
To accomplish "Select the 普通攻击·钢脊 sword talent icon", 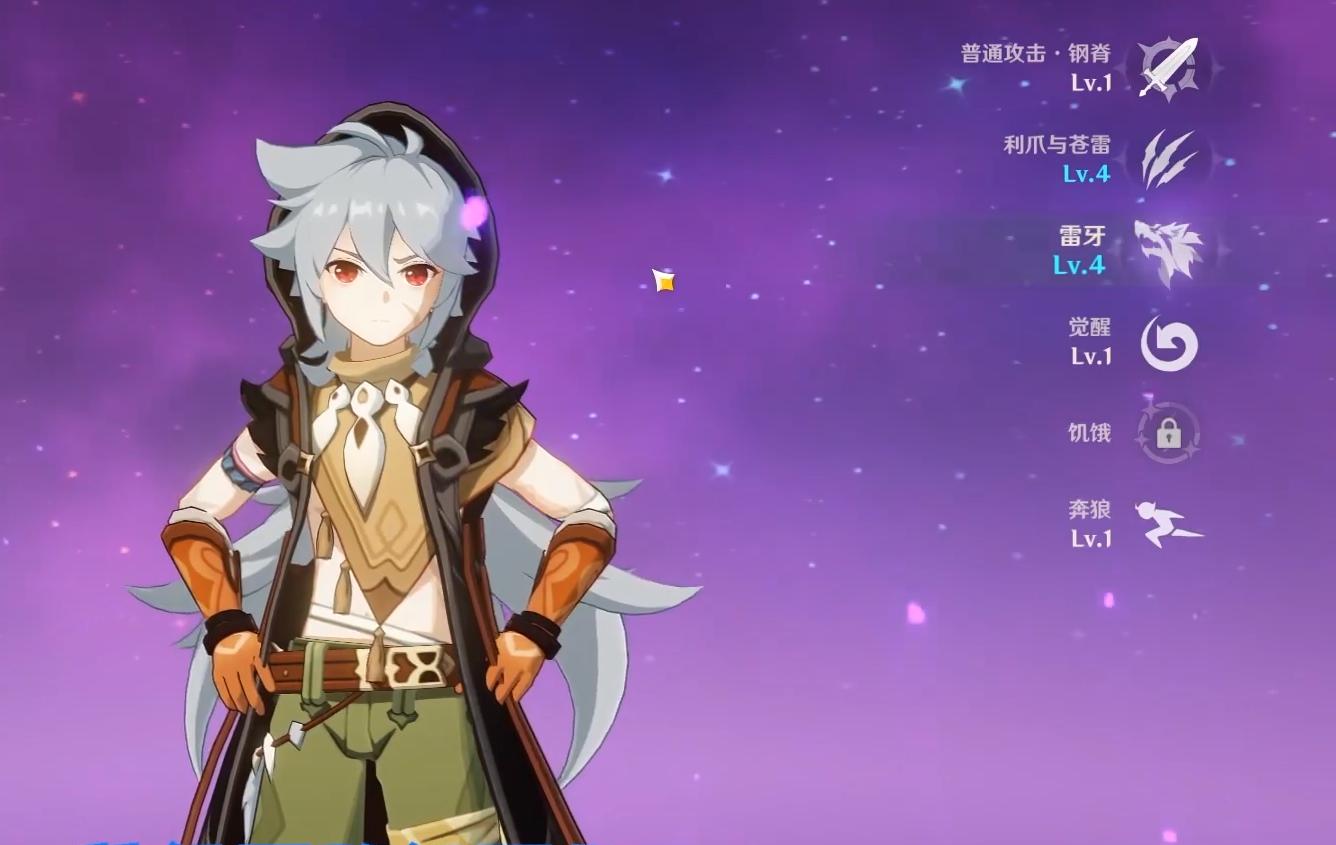I will (x=1166, y=70).
